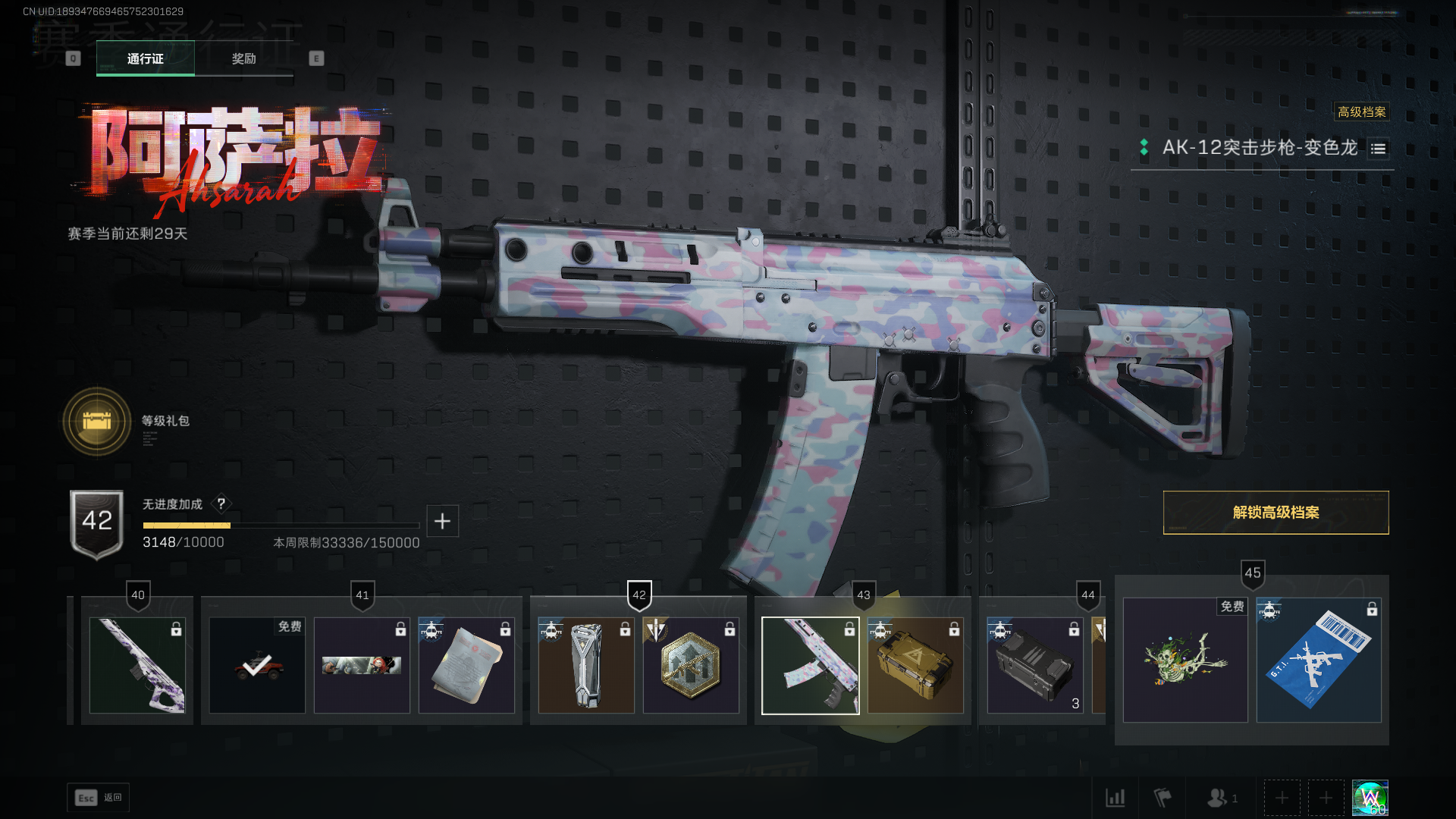The width and height of the screenshot is (1456, 819).
Task: Click the 解锁高级档案 unlock button
Action: (1276, 513)
